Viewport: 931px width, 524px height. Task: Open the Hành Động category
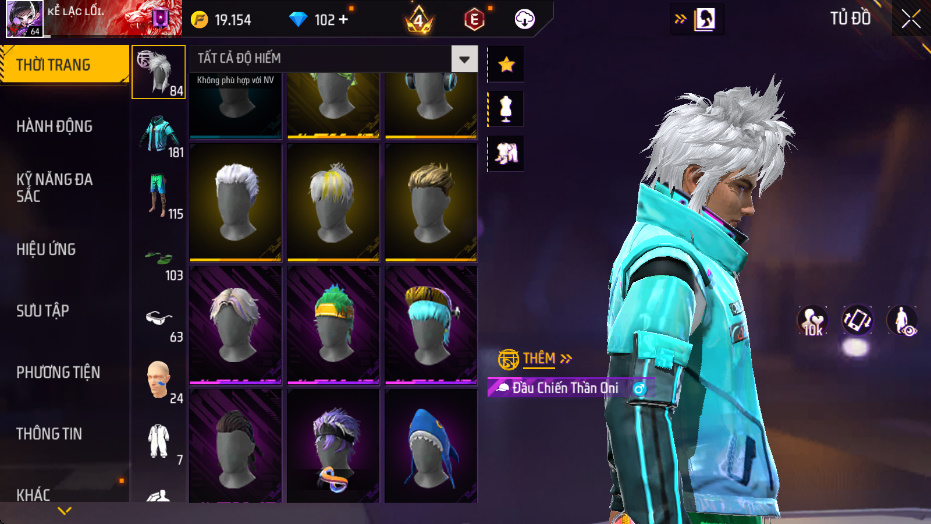pyautogui.click(x=55, y=126)
